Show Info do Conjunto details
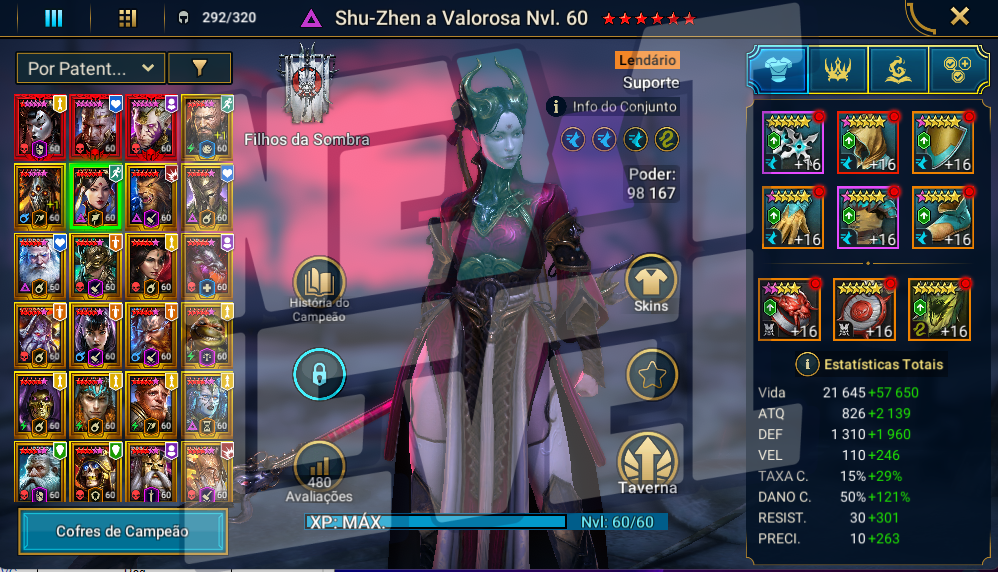The width and height of the screenshot is (998, 572). click(612, 106)
